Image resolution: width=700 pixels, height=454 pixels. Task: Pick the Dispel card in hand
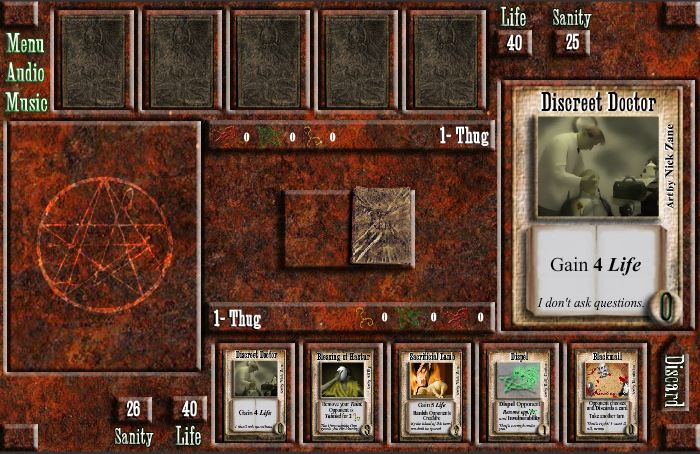518,393
